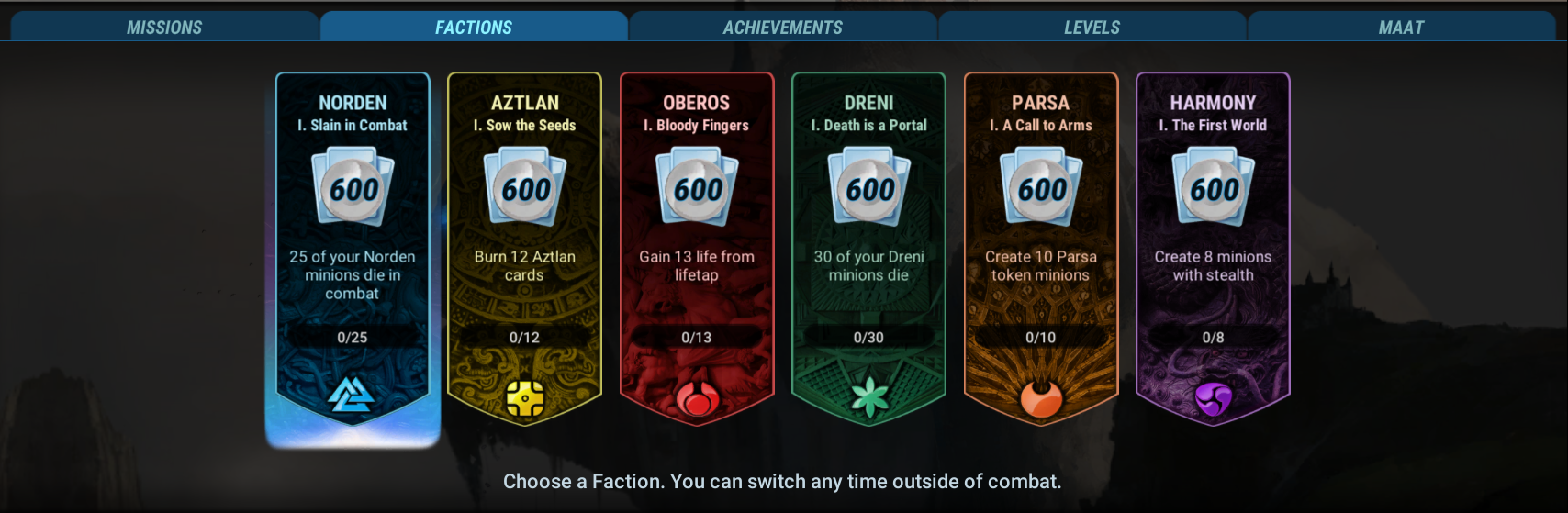Image resolution: width=1568 pixels, height=513 pixels.
Task: Open the Achievements tab
Action: click(x=782, y=28)
